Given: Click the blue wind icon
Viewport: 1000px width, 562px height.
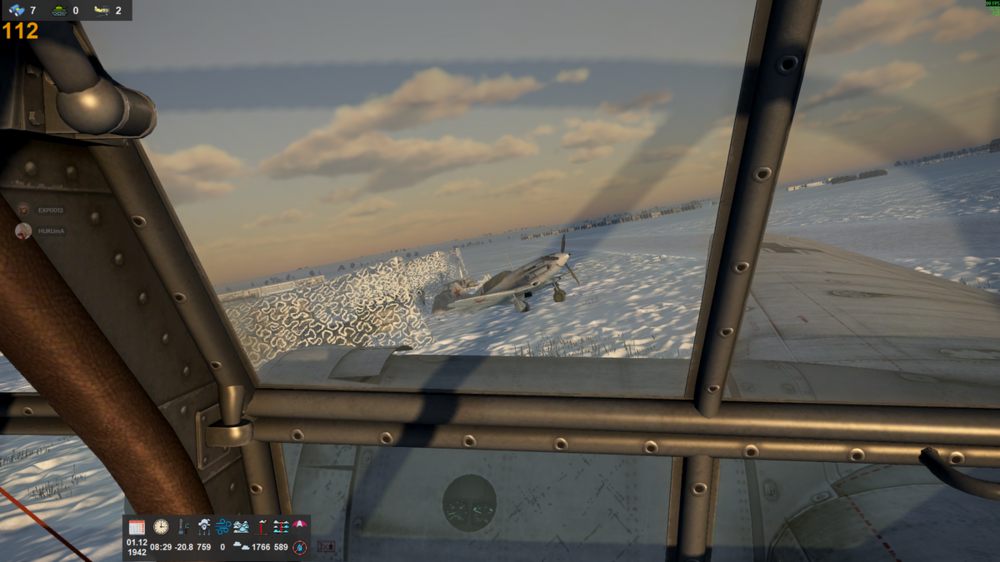Looking at the screenshot, I should (x=222, y=527).
